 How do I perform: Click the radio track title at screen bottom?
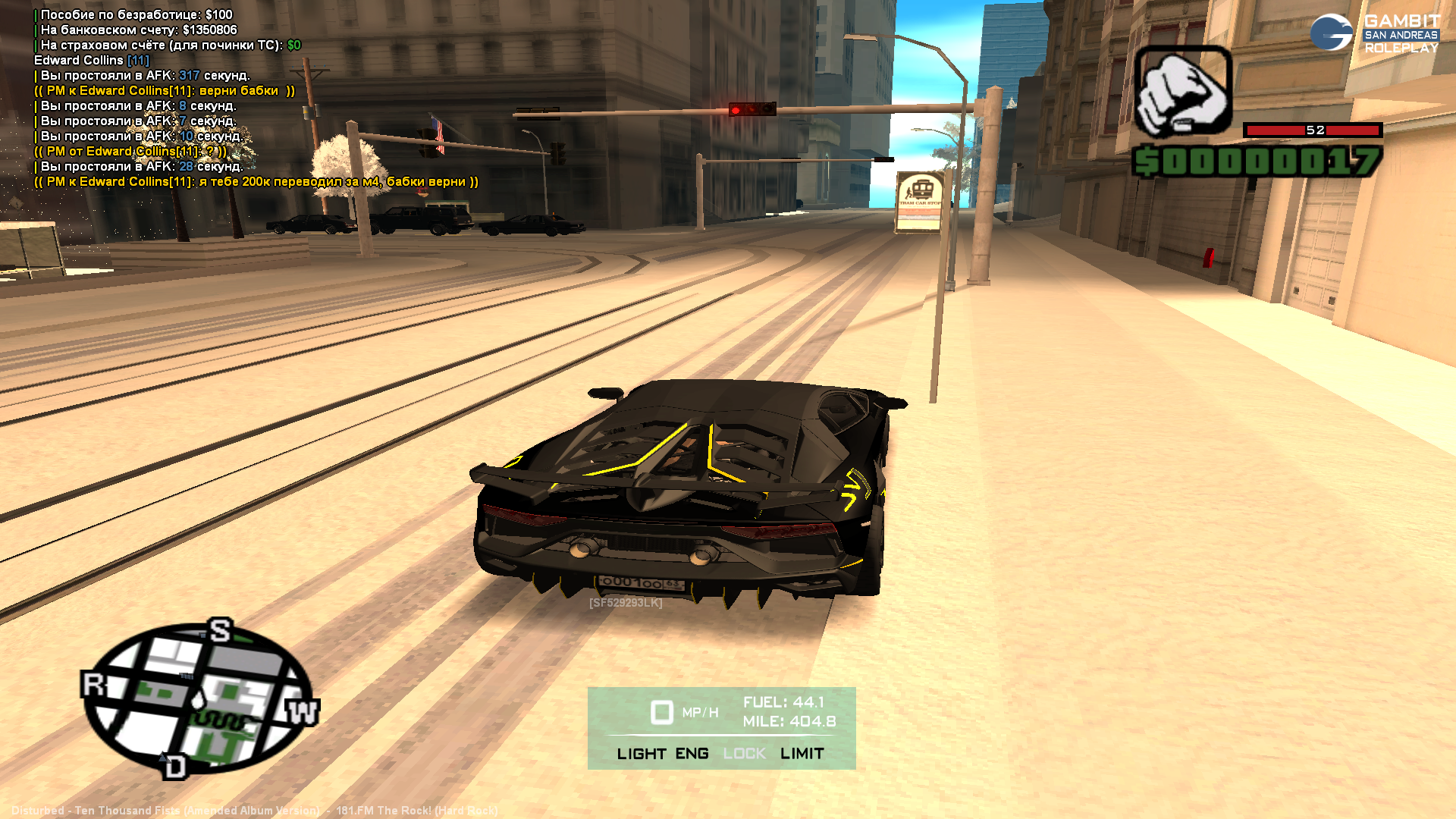click(x=254, y=811)
